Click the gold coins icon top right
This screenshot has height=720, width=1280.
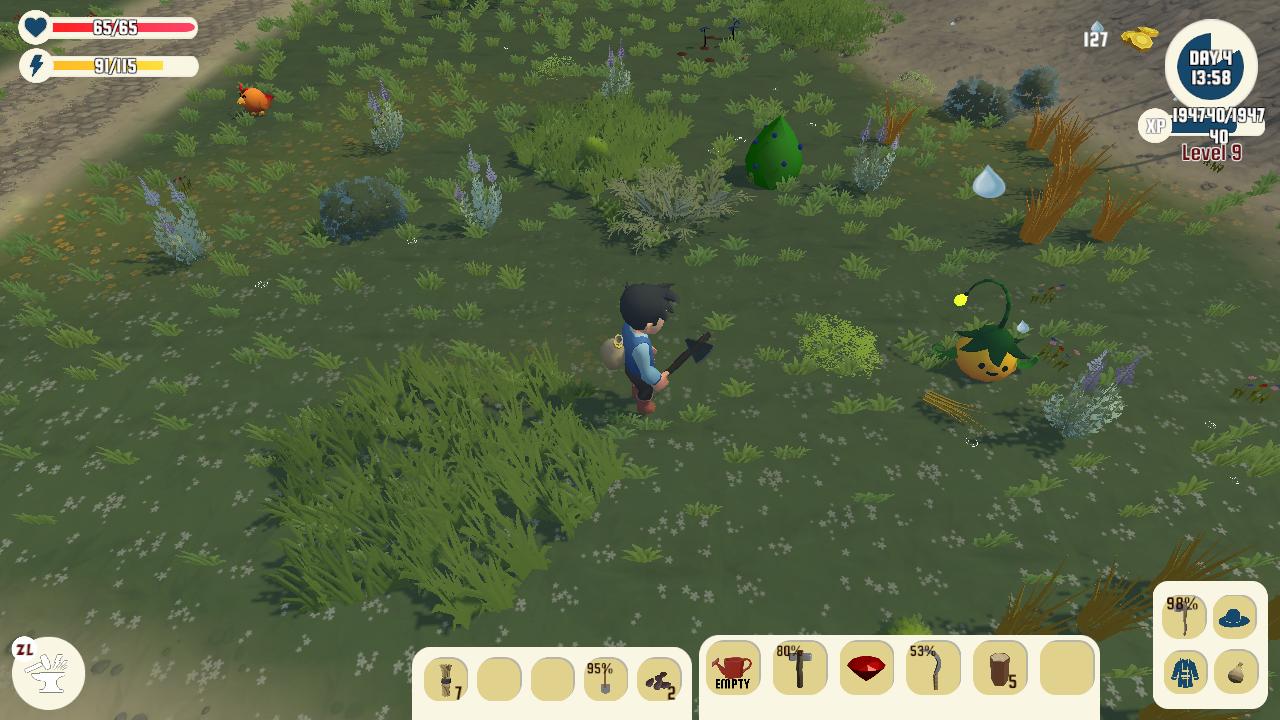[1140, 38]
